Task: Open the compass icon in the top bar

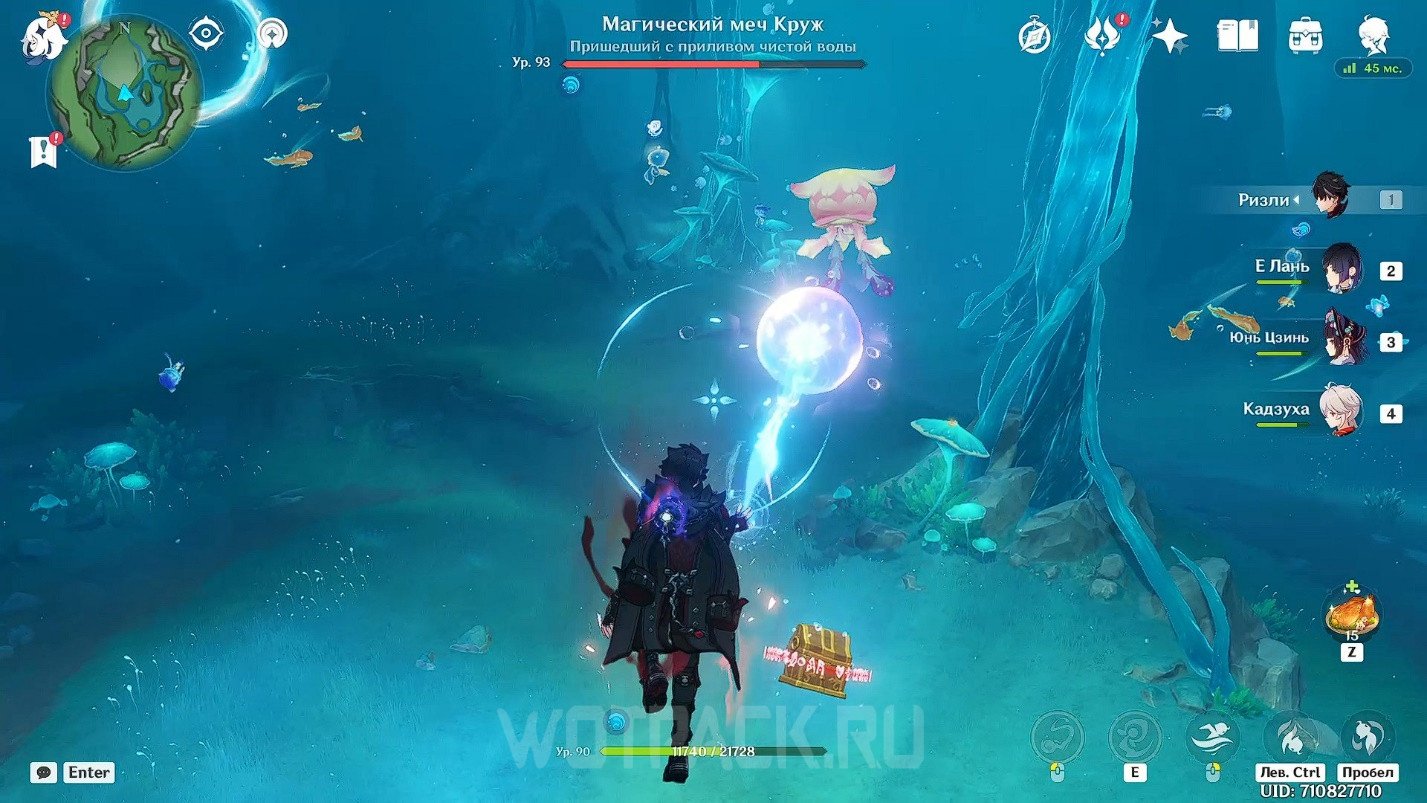Action: click(1034, 36)
